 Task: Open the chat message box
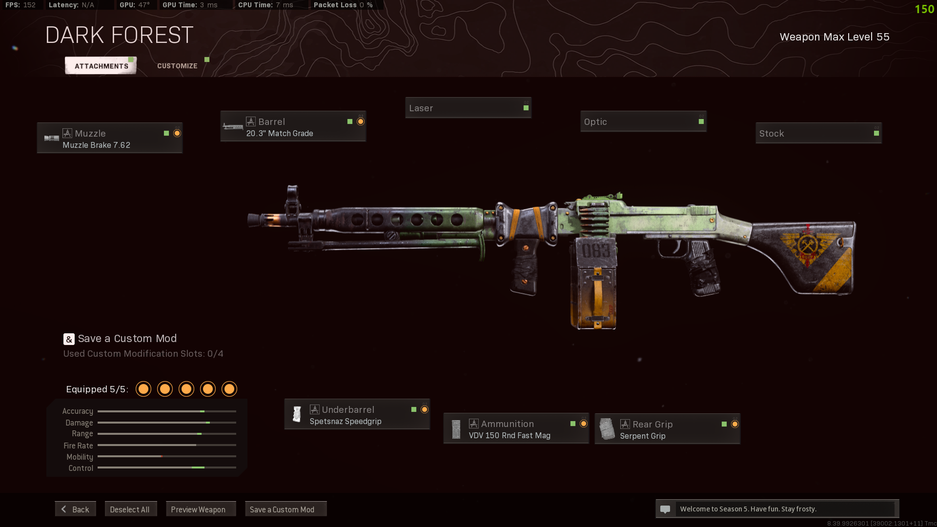click(x=776, y=509)
